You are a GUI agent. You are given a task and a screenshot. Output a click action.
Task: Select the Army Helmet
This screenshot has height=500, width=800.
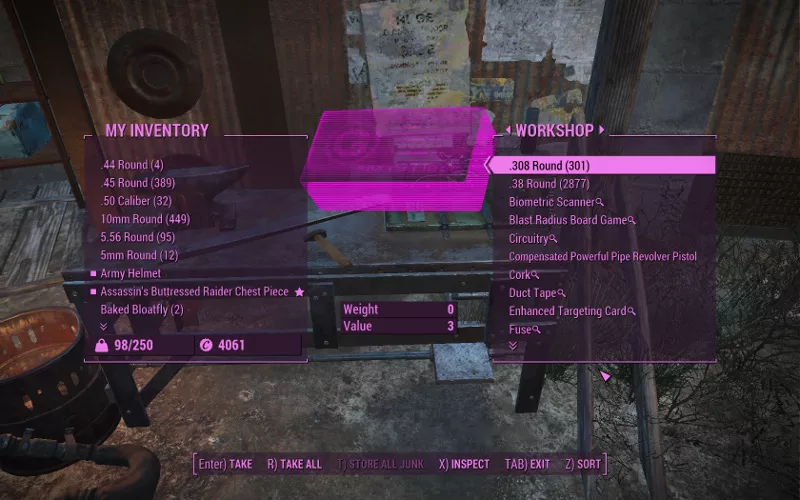130,273
